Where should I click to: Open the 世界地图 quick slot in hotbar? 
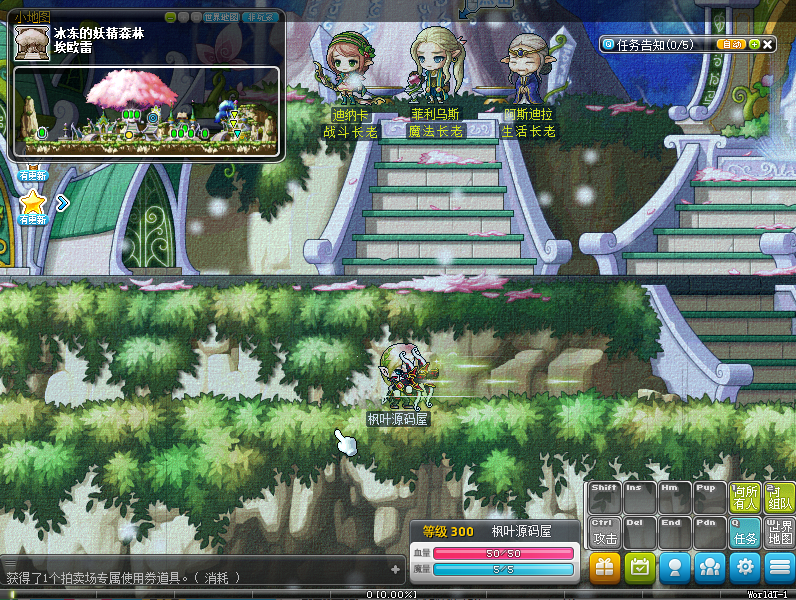tap(778, 532)
